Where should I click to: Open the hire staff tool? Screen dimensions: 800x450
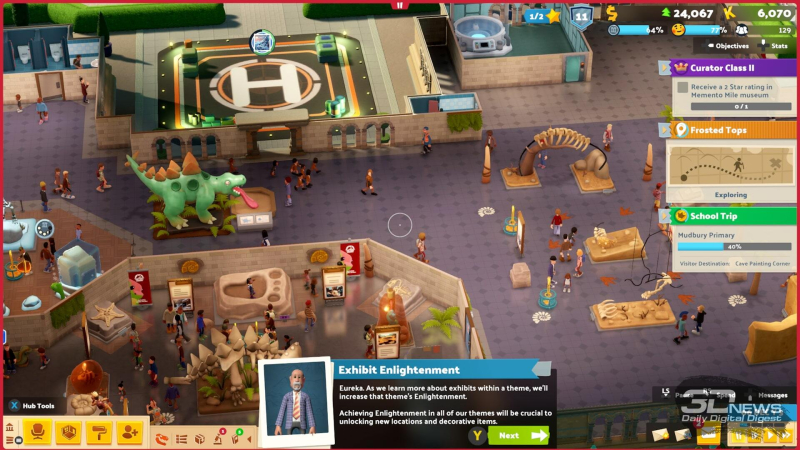(129, 432)
